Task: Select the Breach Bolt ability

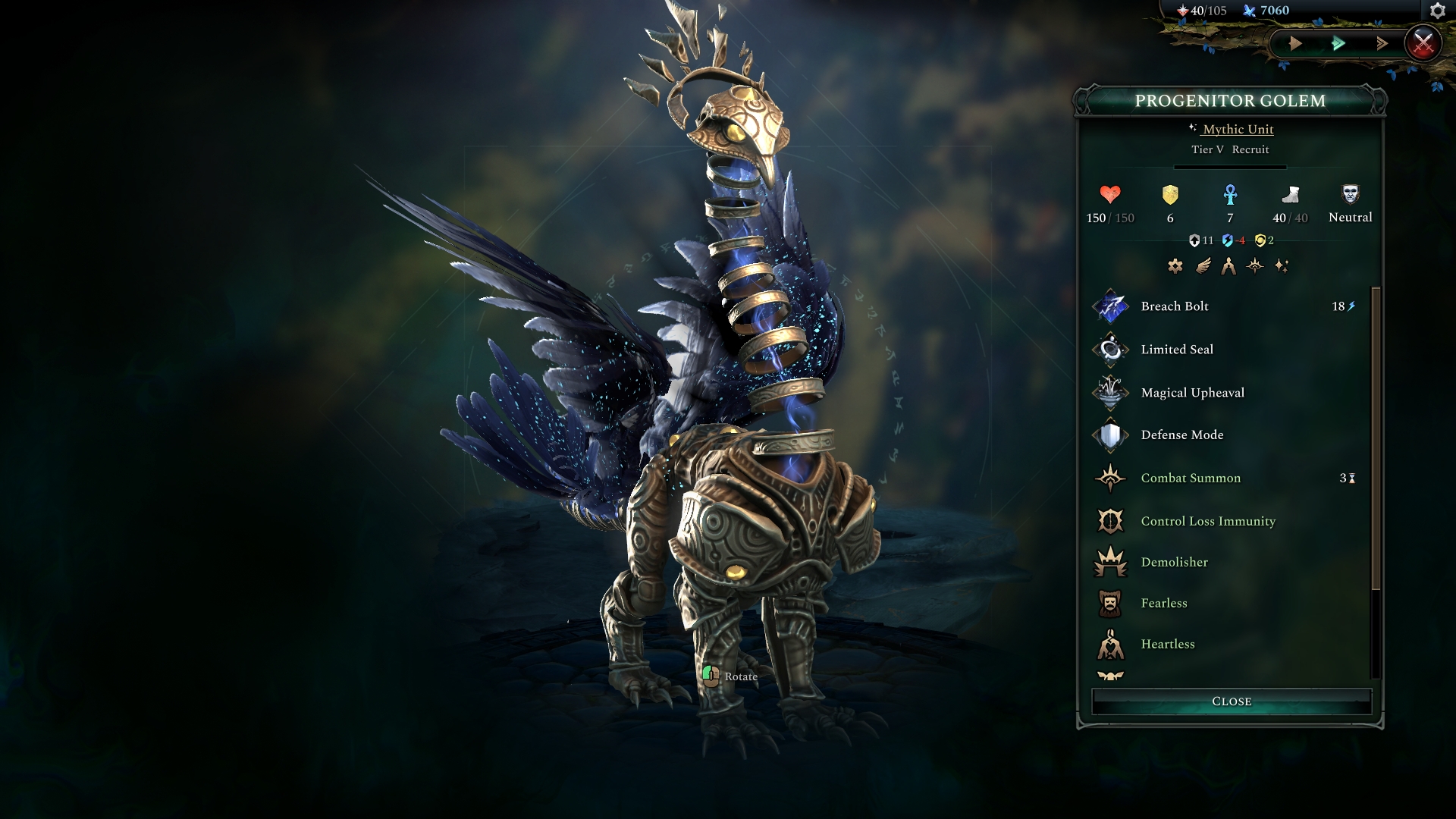Action: (1175, 306)
